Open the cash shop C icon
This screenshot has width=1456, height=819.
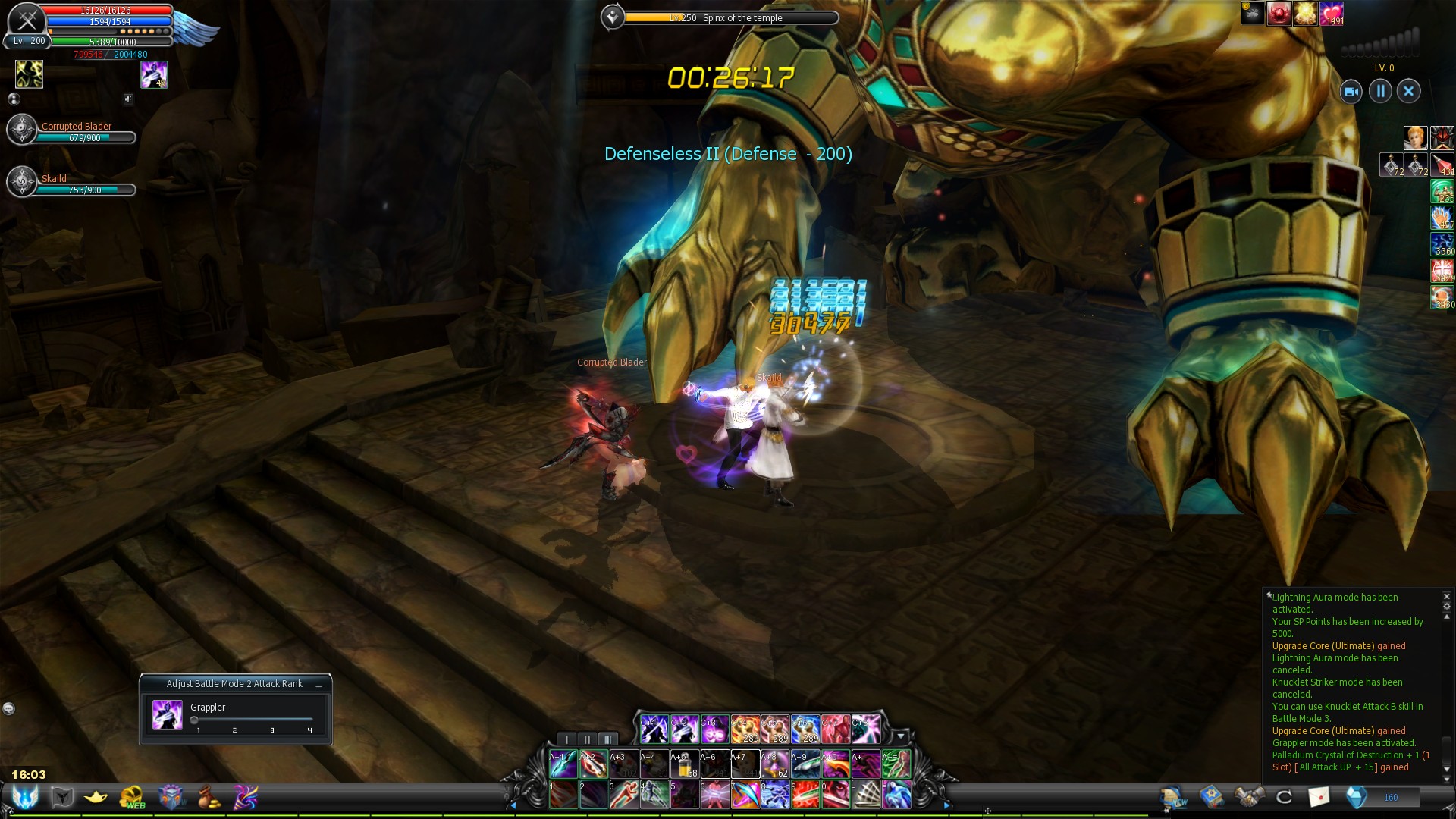pos(1283,796)
